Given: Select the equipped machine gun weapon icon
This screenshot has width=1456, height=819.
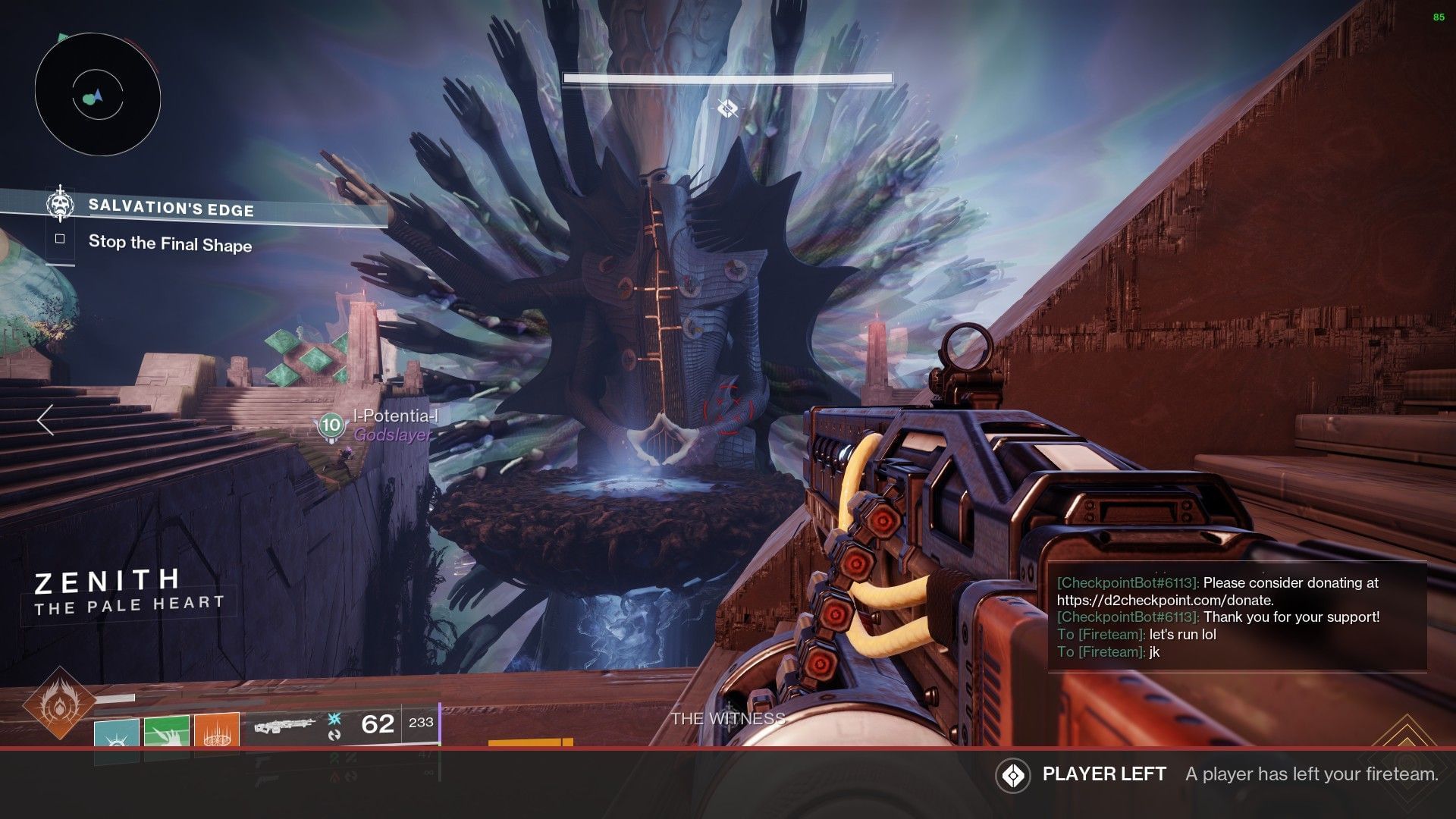Looking at the screenshot, I should point(284,725).
